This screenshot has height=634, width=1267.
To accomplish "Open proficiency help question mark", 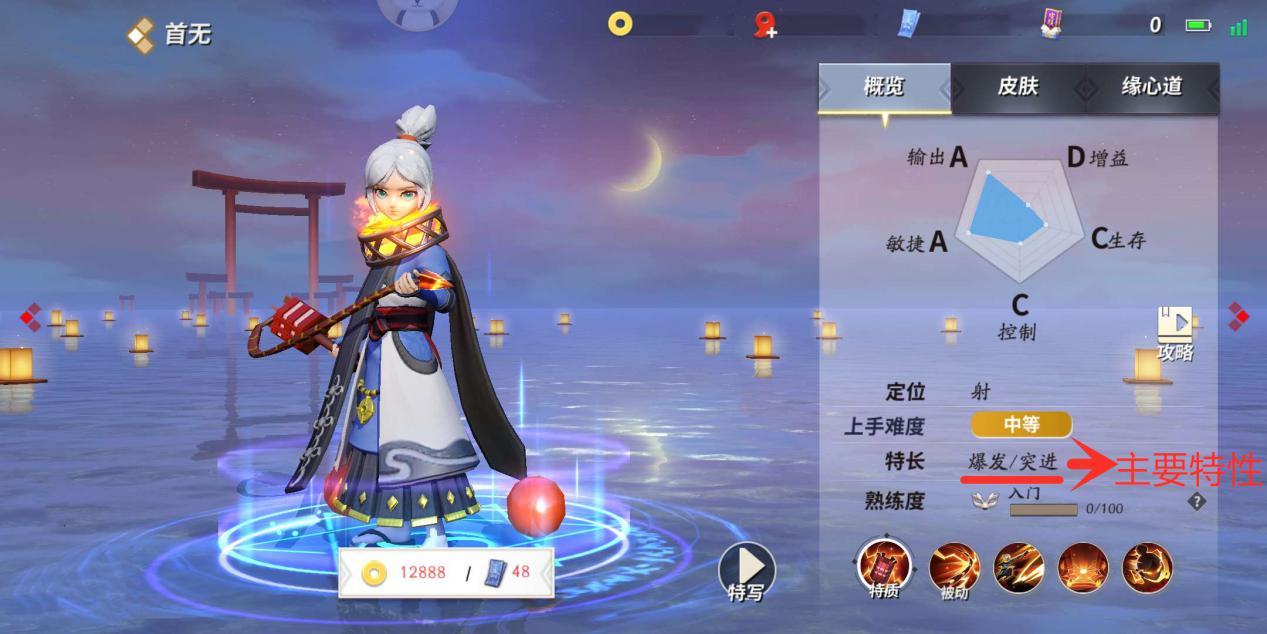I will (x=1196, y=502).
